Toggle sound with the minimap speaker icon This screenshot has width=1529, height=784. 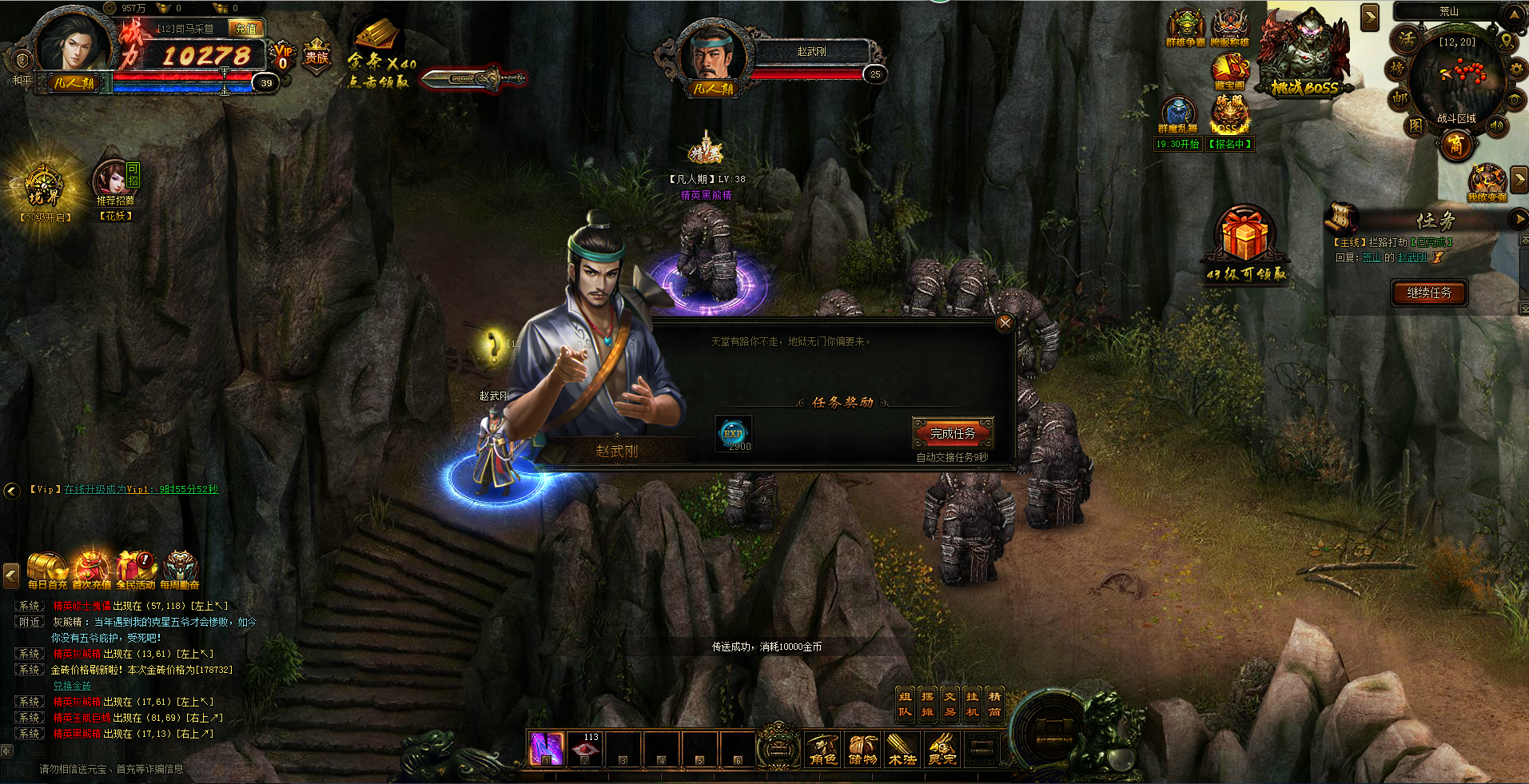(1497, 125)
